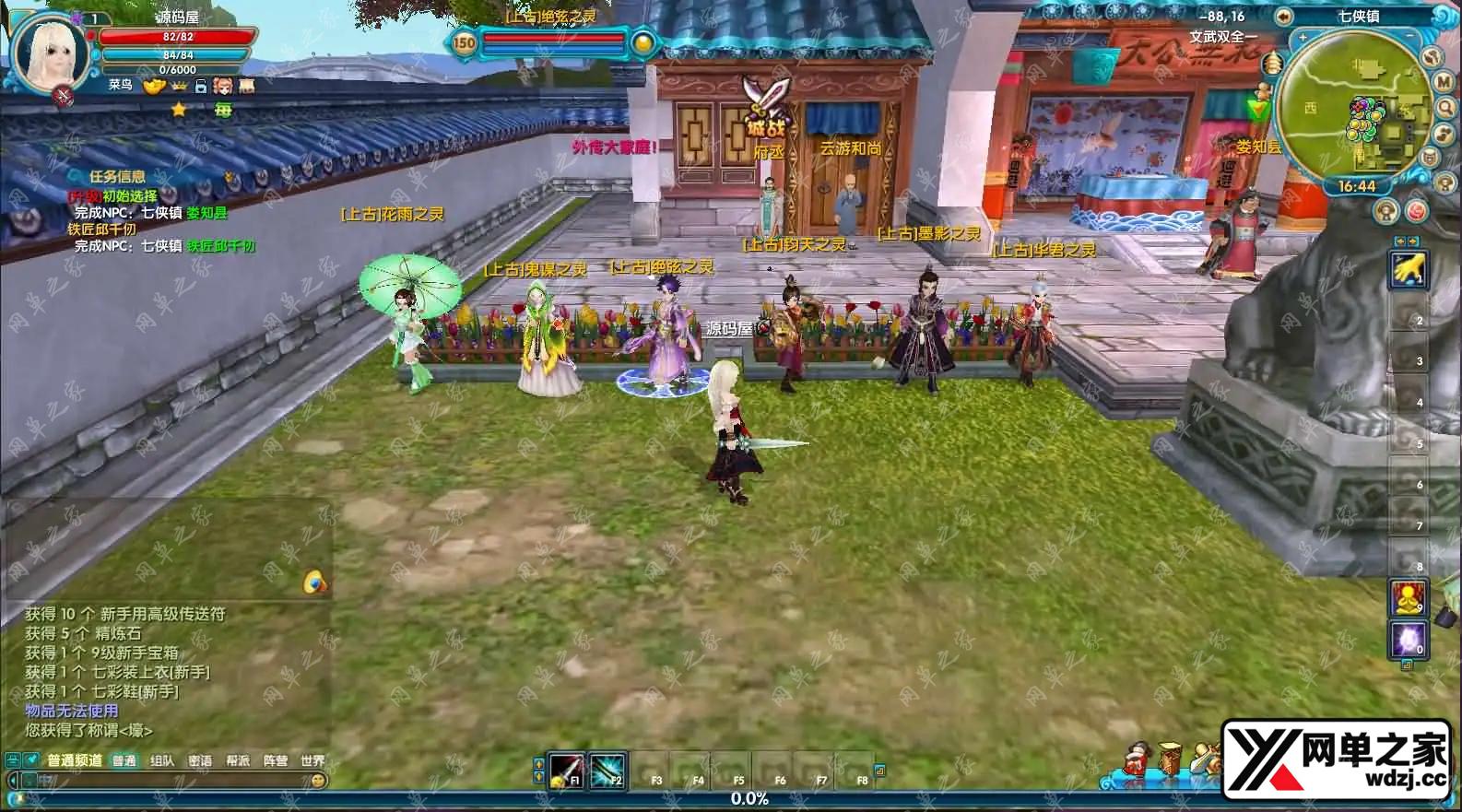
Task: Follow the 铁匠邱千仞 green quest link
Action: coord(221,246)
